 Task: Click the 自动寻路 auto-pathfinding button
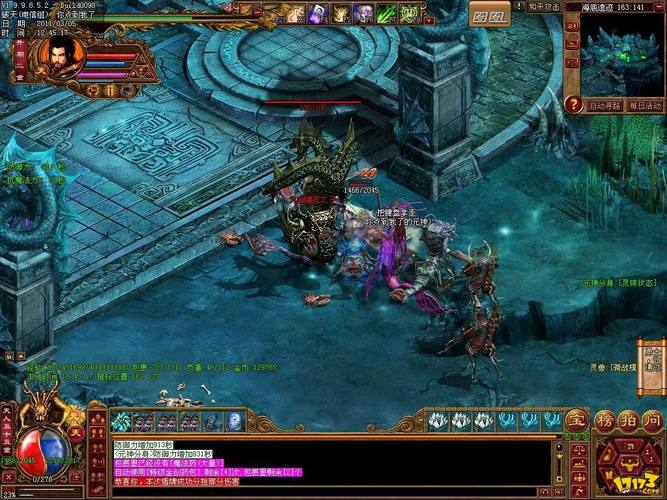click(604, 105)
